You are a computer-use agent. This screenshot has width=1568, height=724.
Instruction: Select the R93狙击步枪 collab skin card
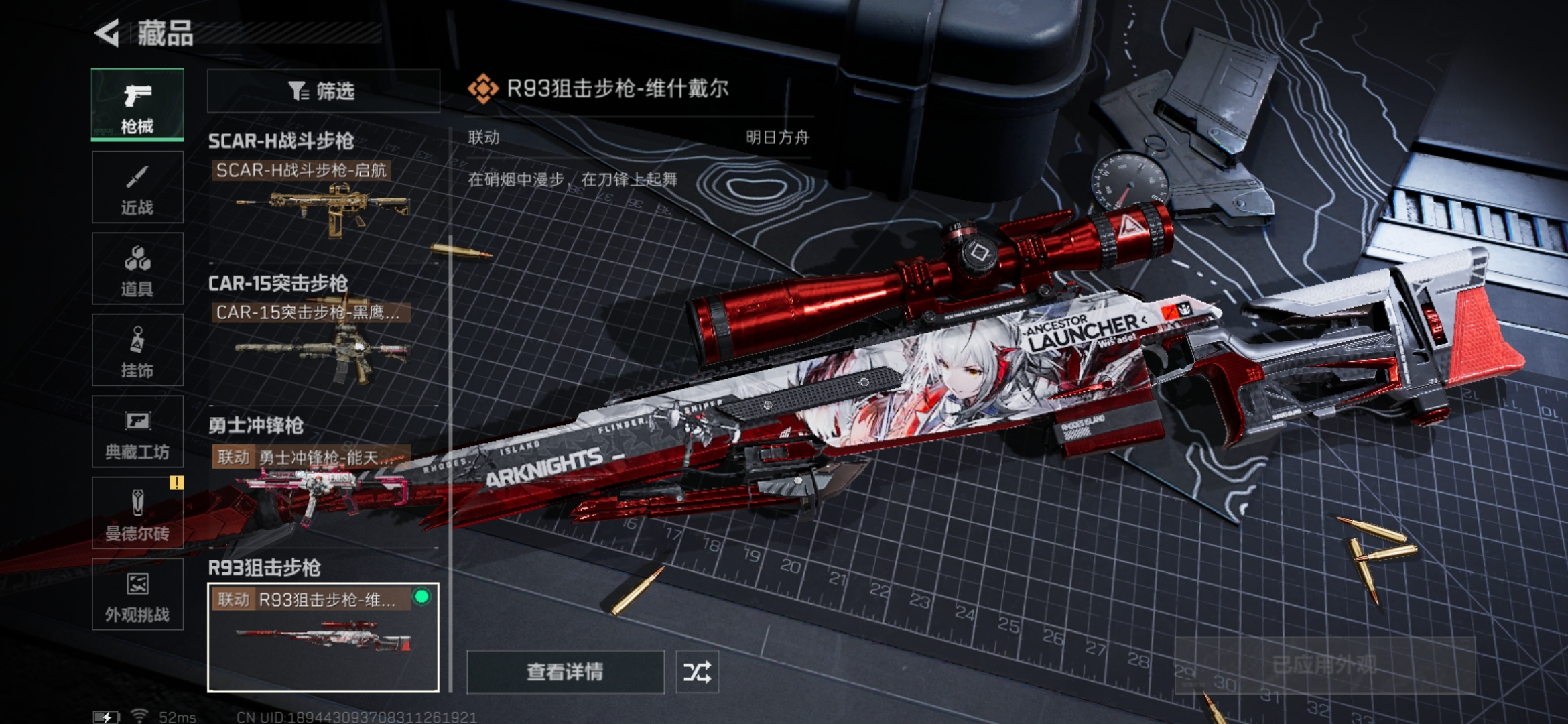pos(323,637)
